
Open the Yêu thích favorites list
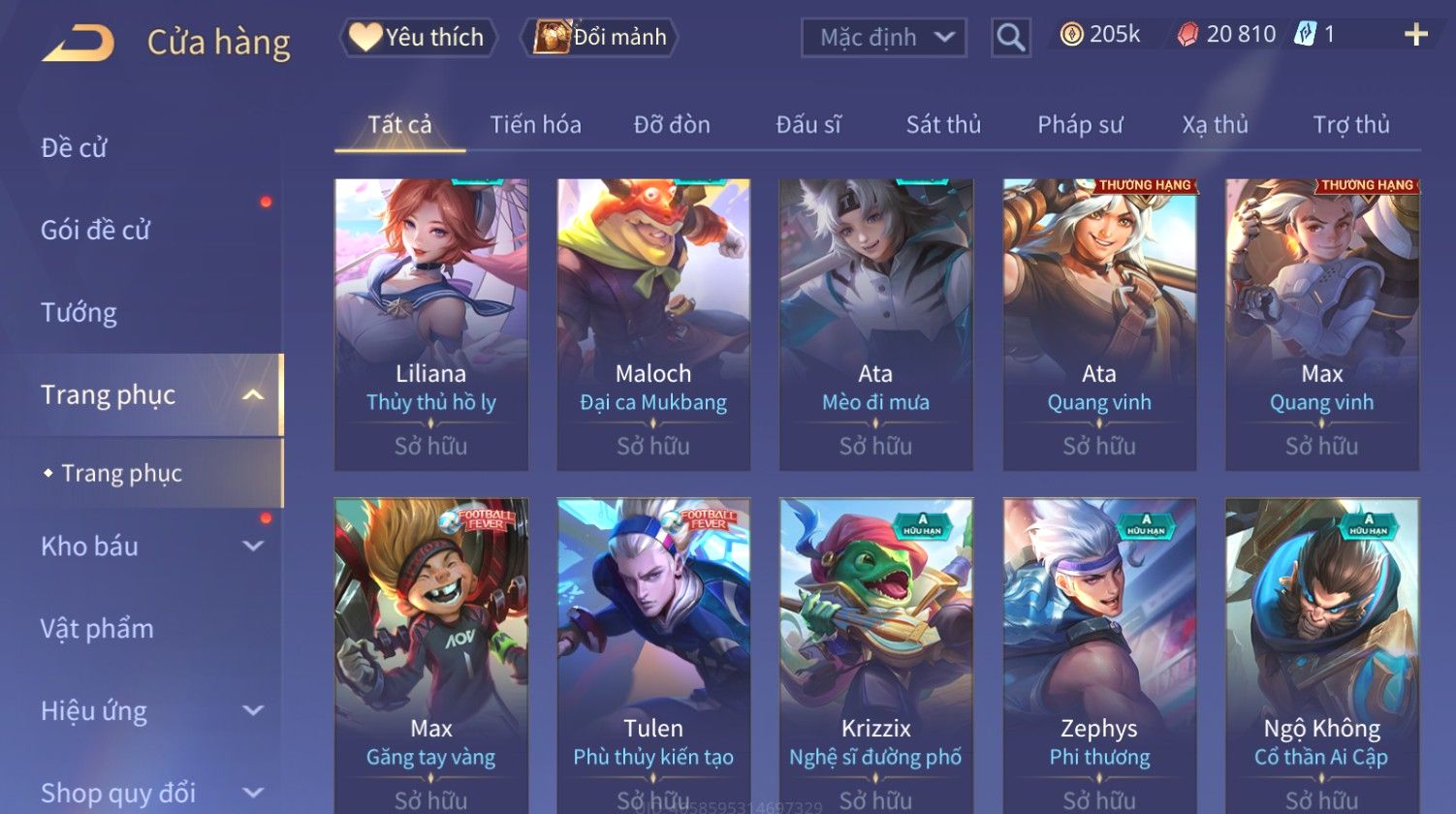tap(418, 38)
